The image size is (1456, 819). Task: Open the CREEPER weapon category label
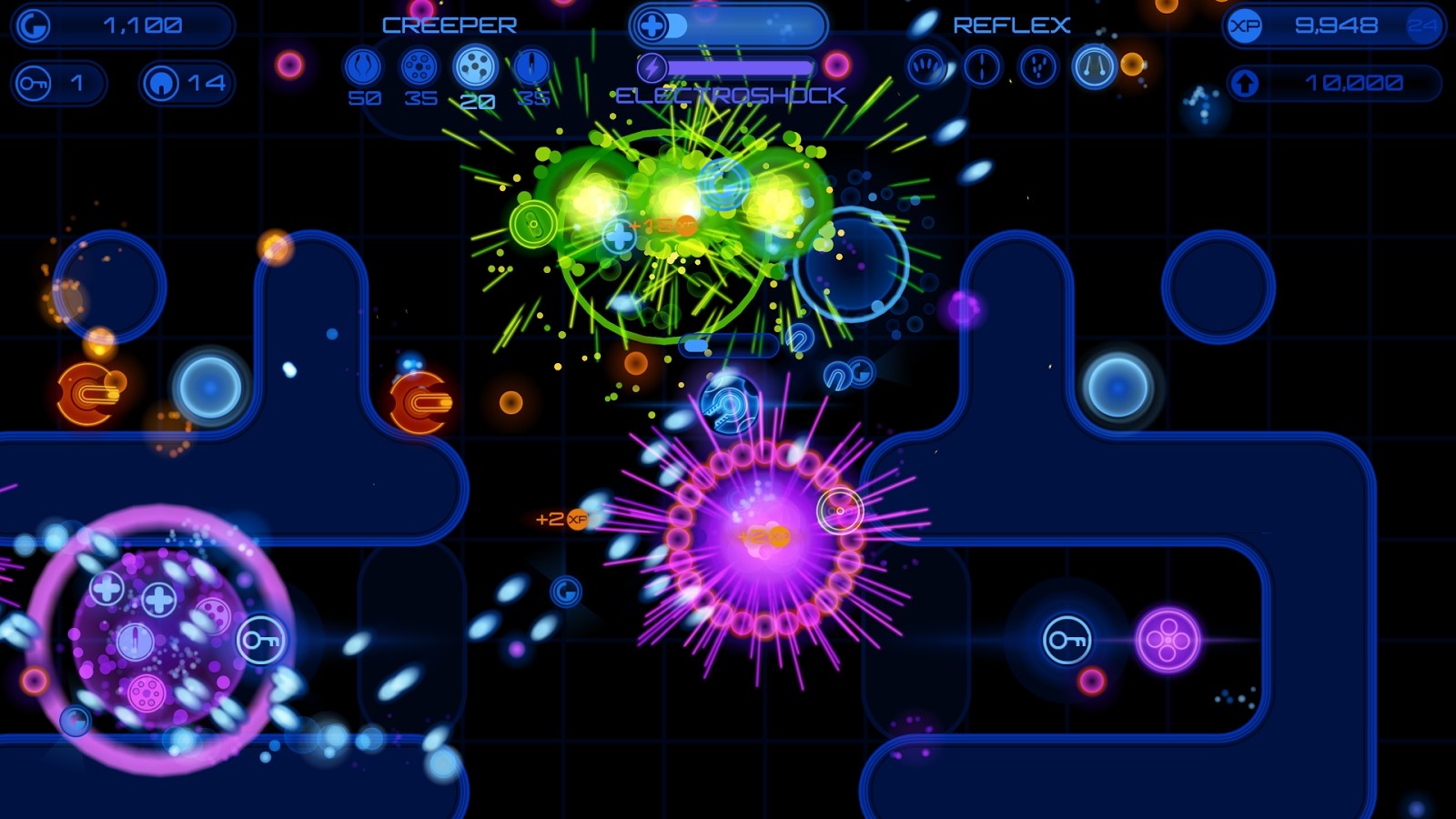pyautogui.click(x=449, y=25)
